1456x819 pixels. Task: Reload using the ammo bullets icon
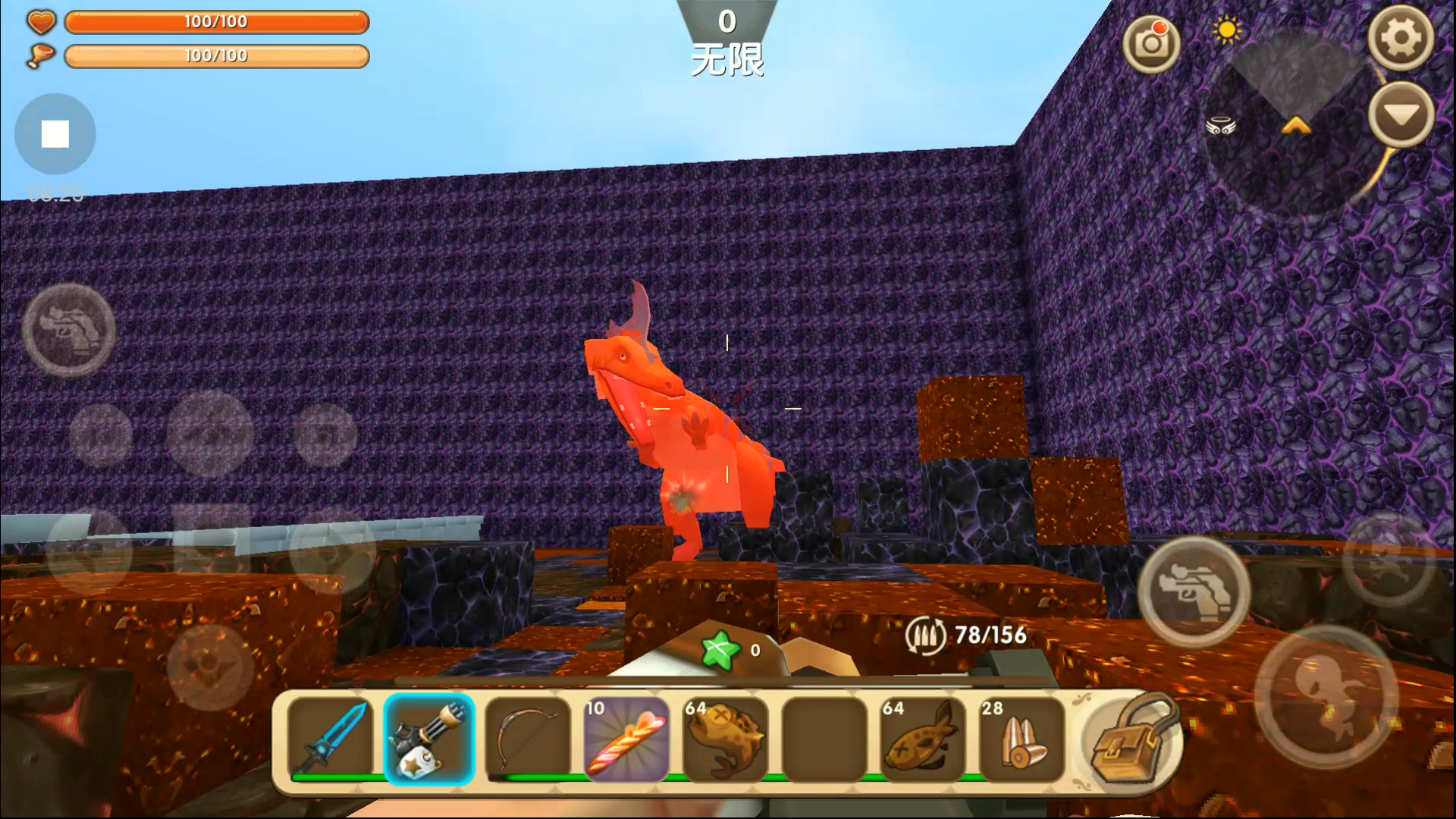click(x=925, y=635)
